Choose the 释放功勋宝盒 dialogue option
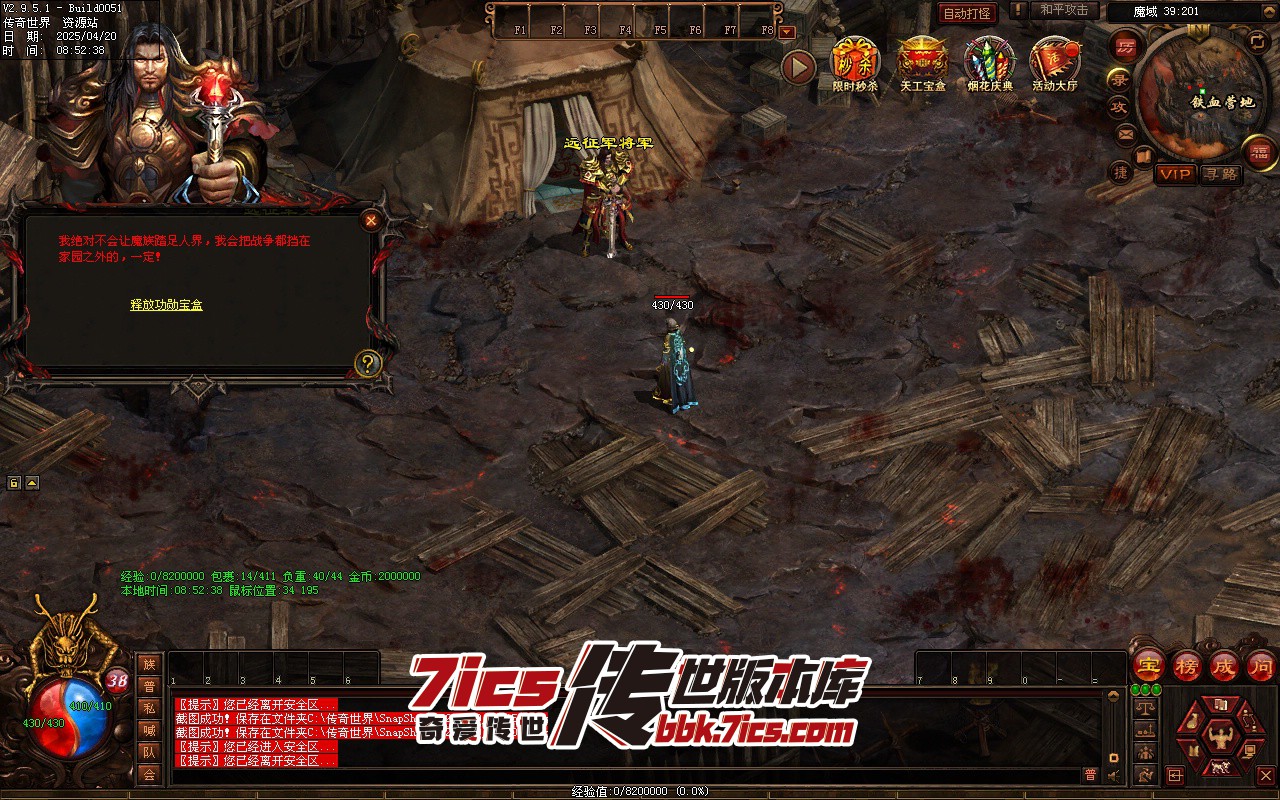1280x800 pixels. (x=166, y=305)
